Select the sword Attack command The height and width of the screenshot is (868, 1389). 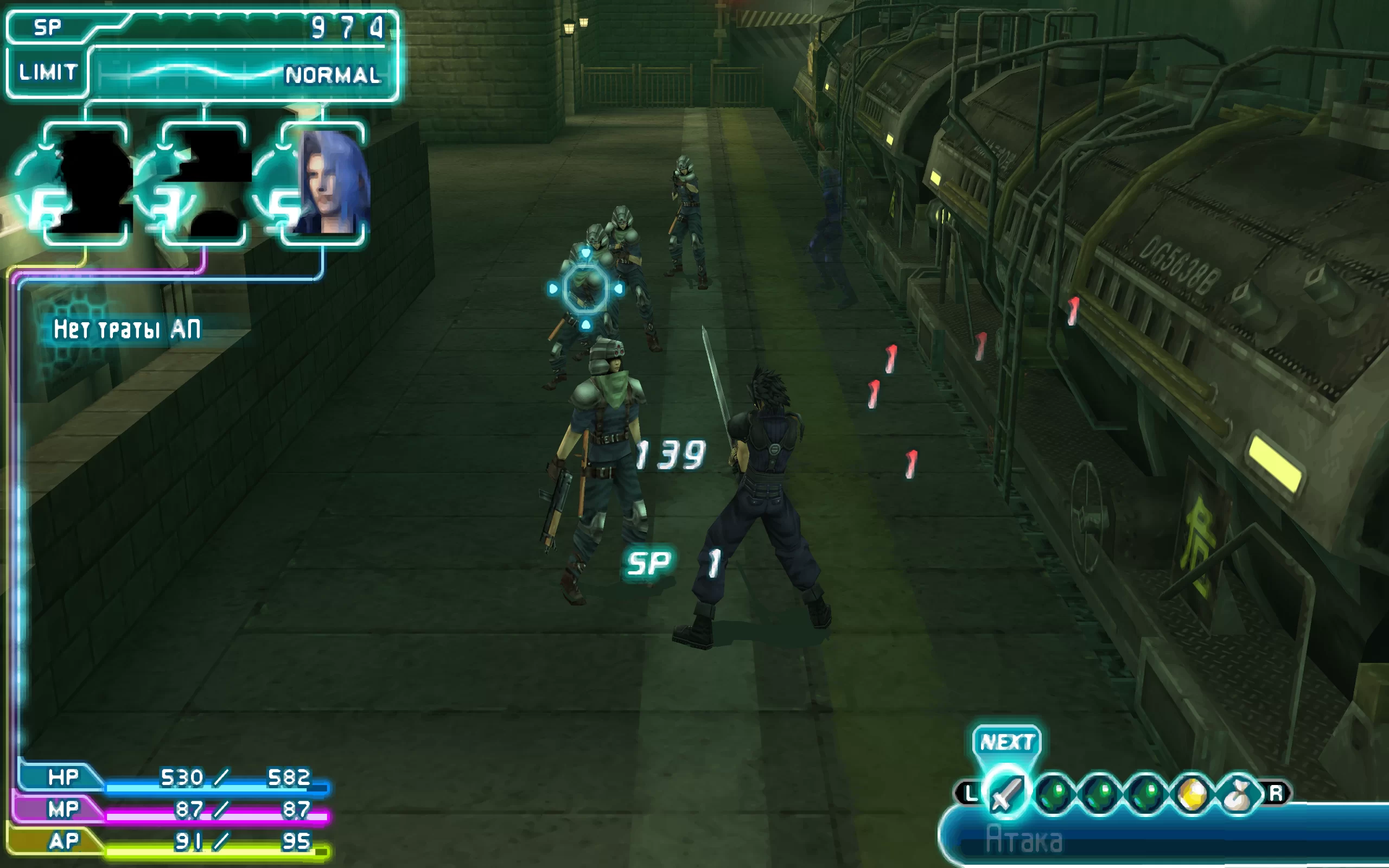point(1005,794)
